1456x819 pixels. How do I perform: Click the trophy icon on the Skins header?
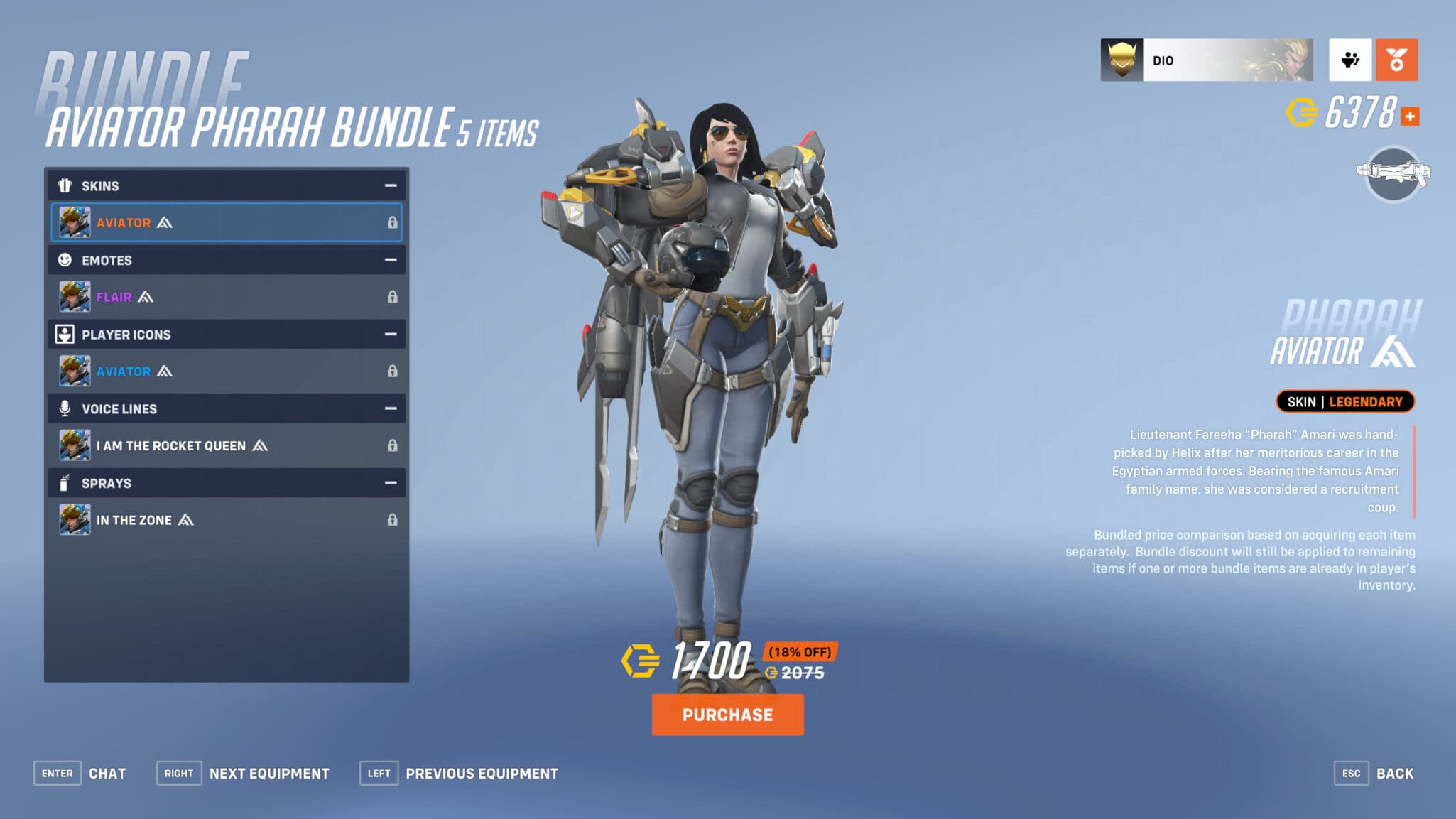pyautogui.click(x=65, y=185)
